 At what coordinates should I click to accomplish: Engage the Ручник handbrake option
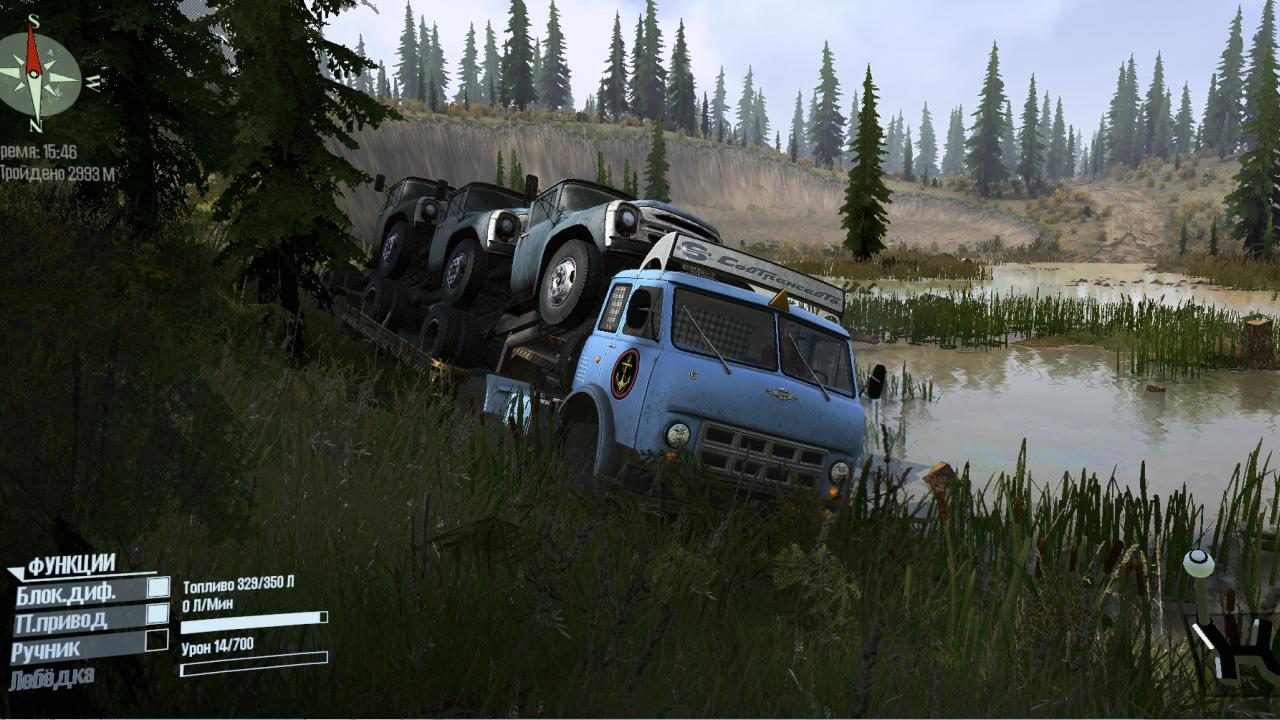coord(156,641)
